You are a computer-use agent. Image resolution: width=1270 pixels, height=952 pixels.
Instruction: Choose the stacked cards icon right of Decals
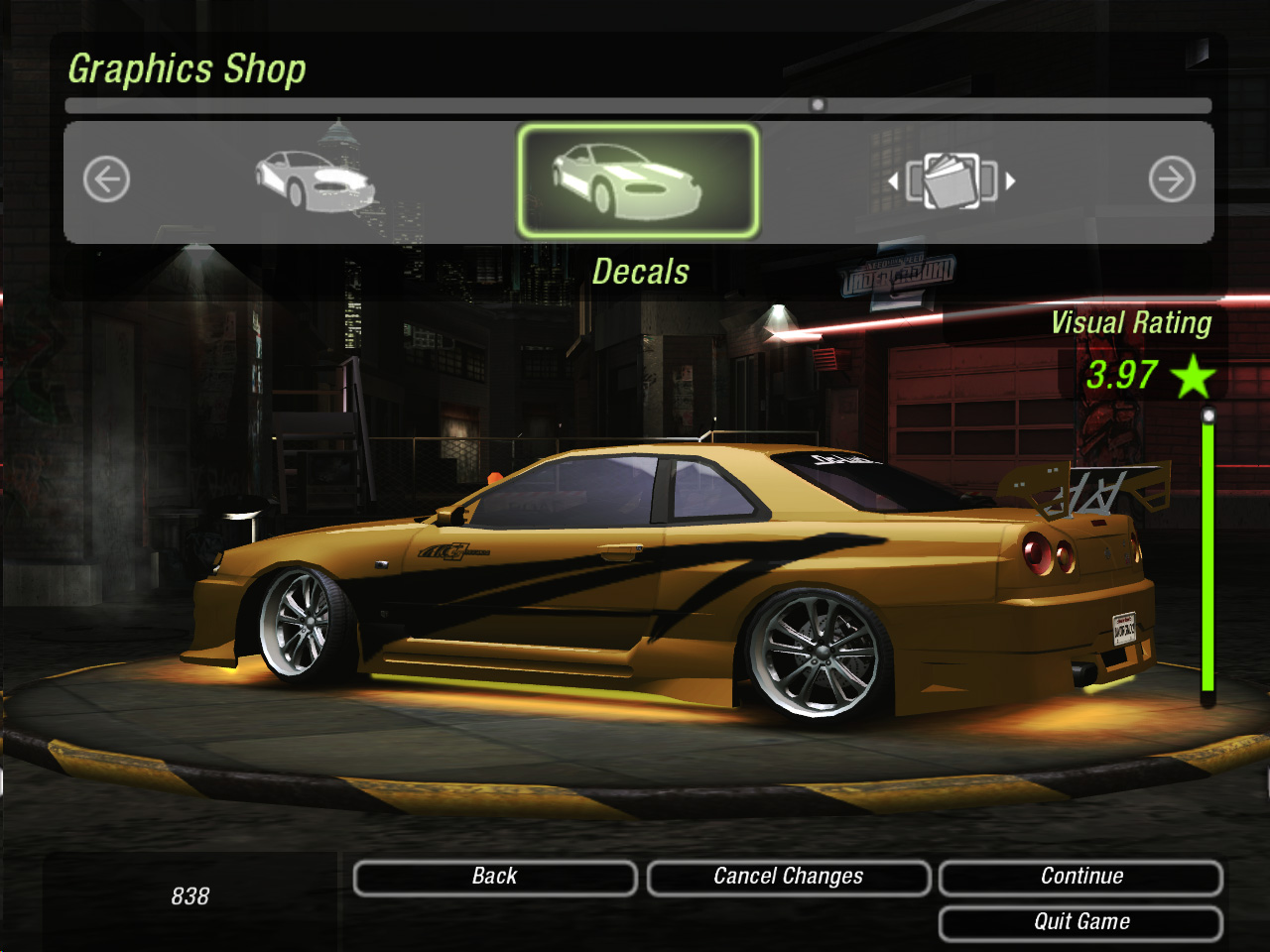pyautogui.click(x=952, y=180)
